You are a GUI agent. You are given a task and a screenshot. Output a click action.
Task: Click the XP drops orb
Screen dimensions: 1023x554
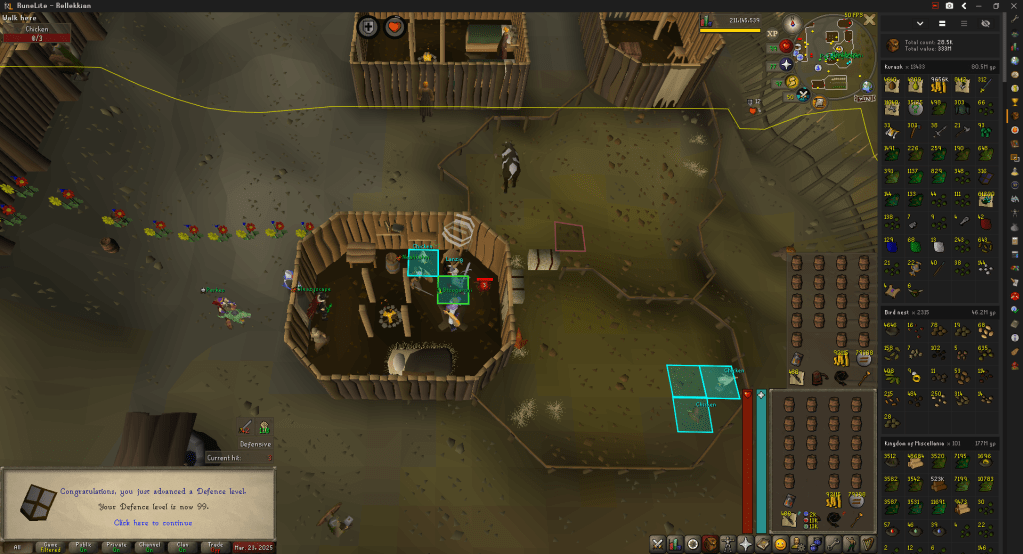[772, 33]
